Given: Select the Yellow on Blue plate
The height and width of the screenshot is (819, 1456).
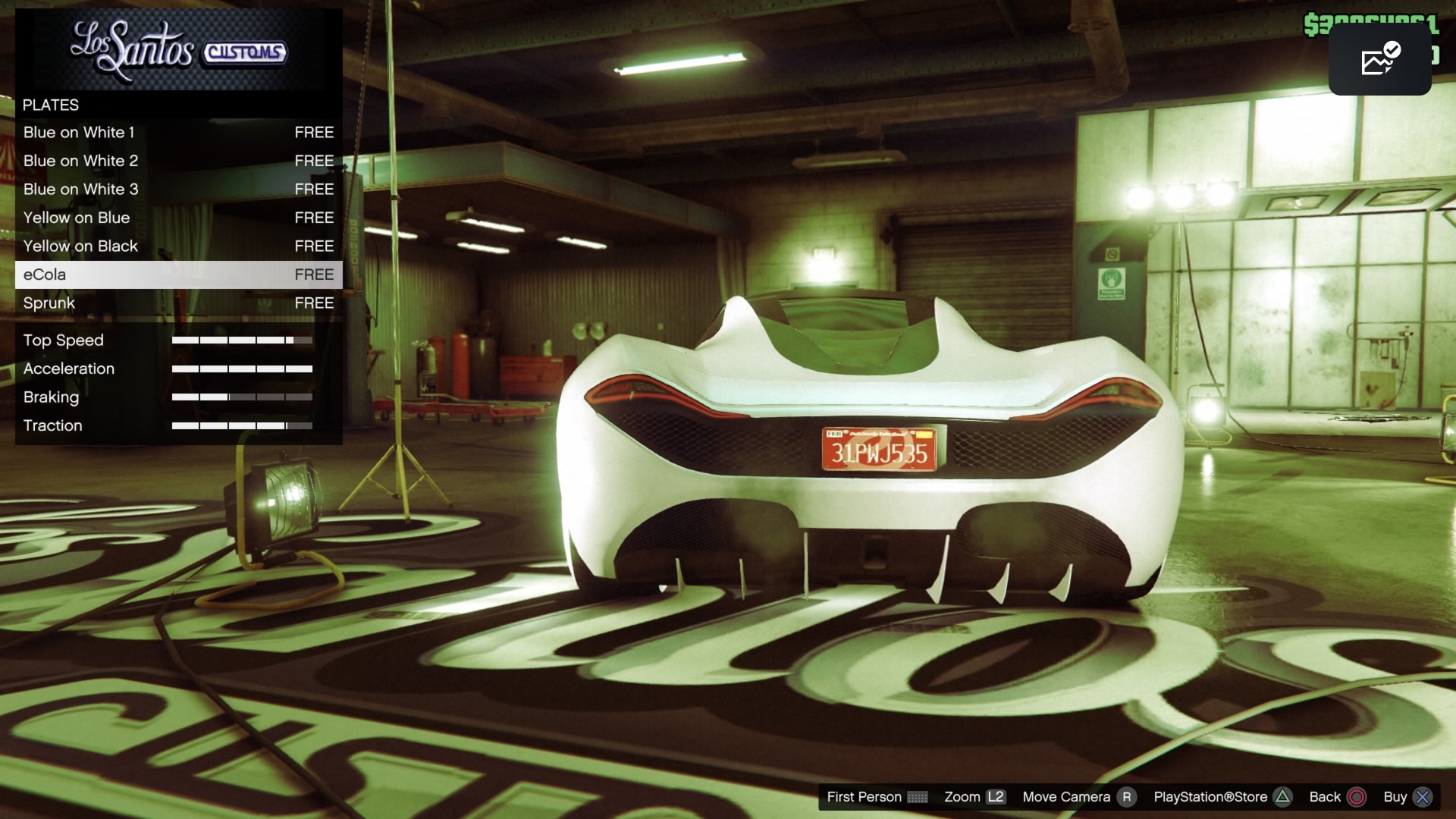Looking at the screenshot, I should (178, 218).
